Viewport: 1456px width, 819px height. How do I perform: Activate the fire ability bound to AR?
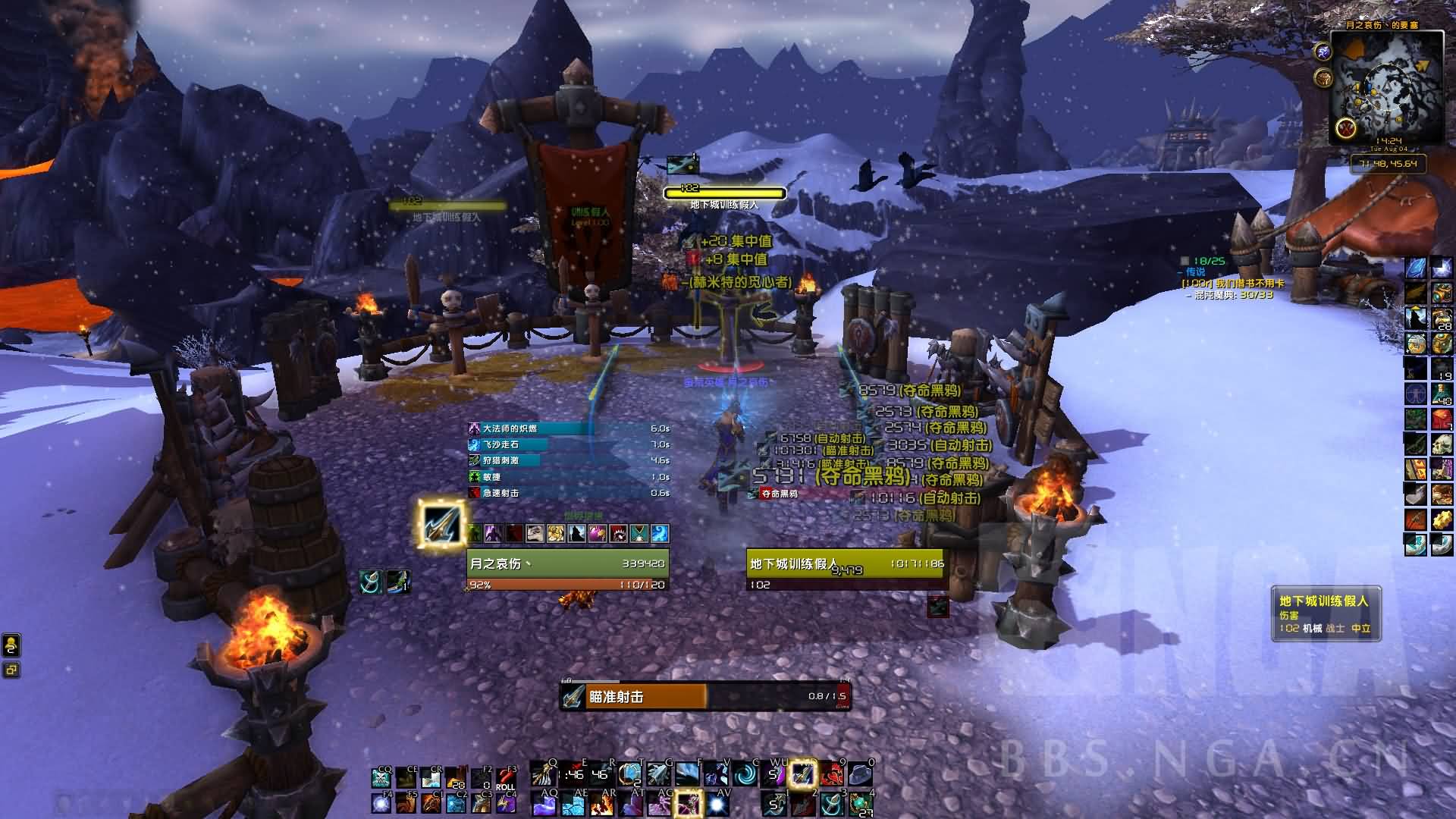tap(601, 803)
